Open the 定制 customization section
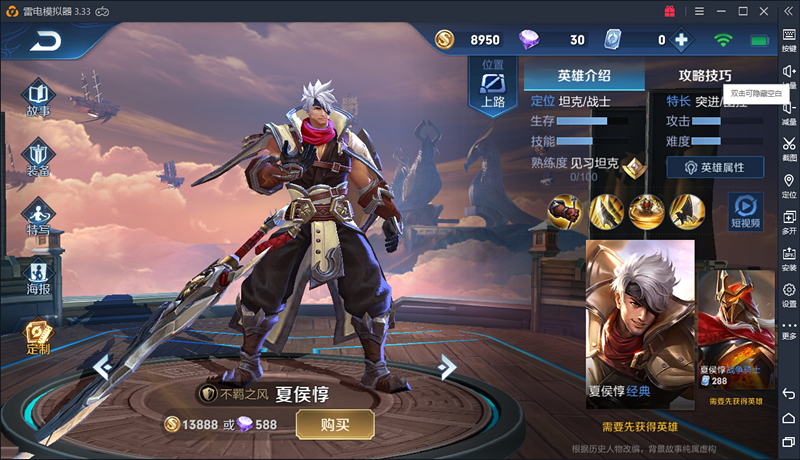This screenshot has width=800, height=460. coord(38,338)
